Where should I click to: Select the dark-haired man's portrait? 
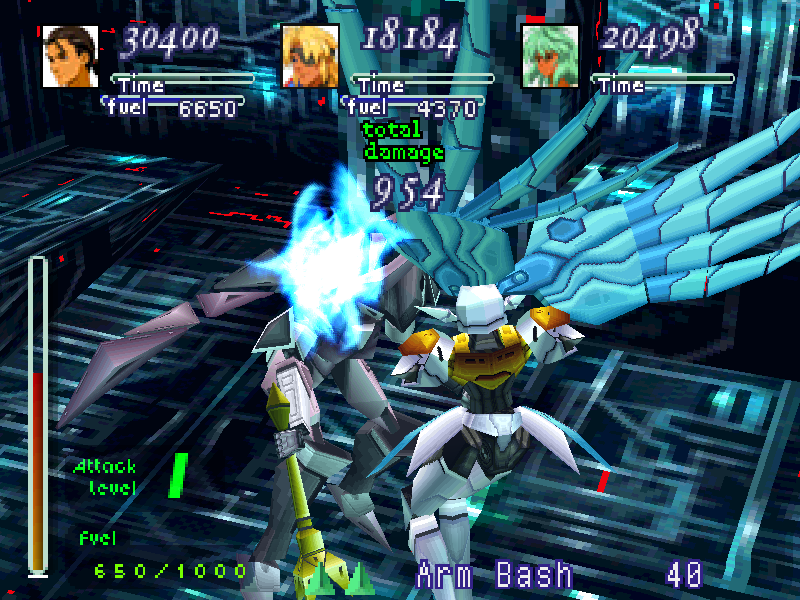70,57
